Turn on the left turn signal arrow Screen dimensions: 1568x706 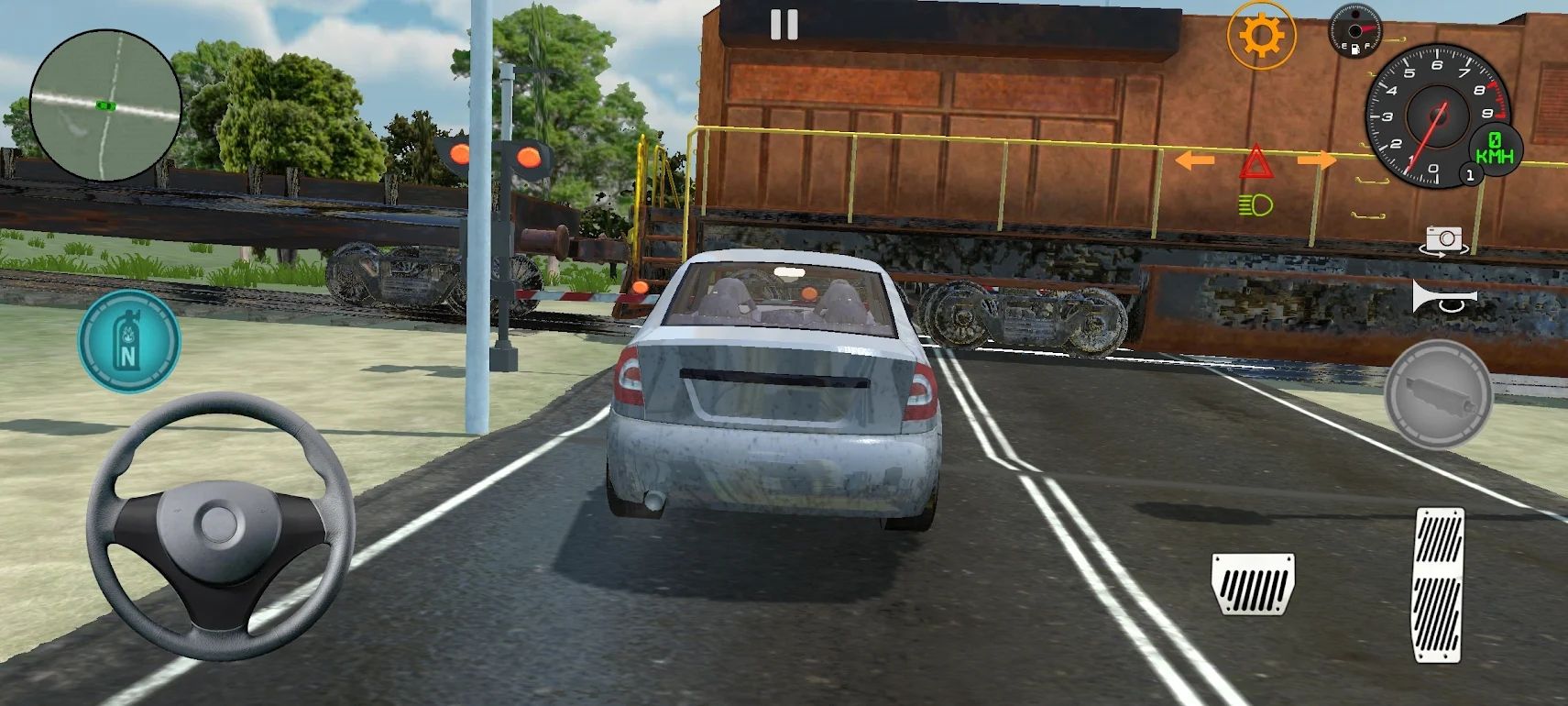1193,160
